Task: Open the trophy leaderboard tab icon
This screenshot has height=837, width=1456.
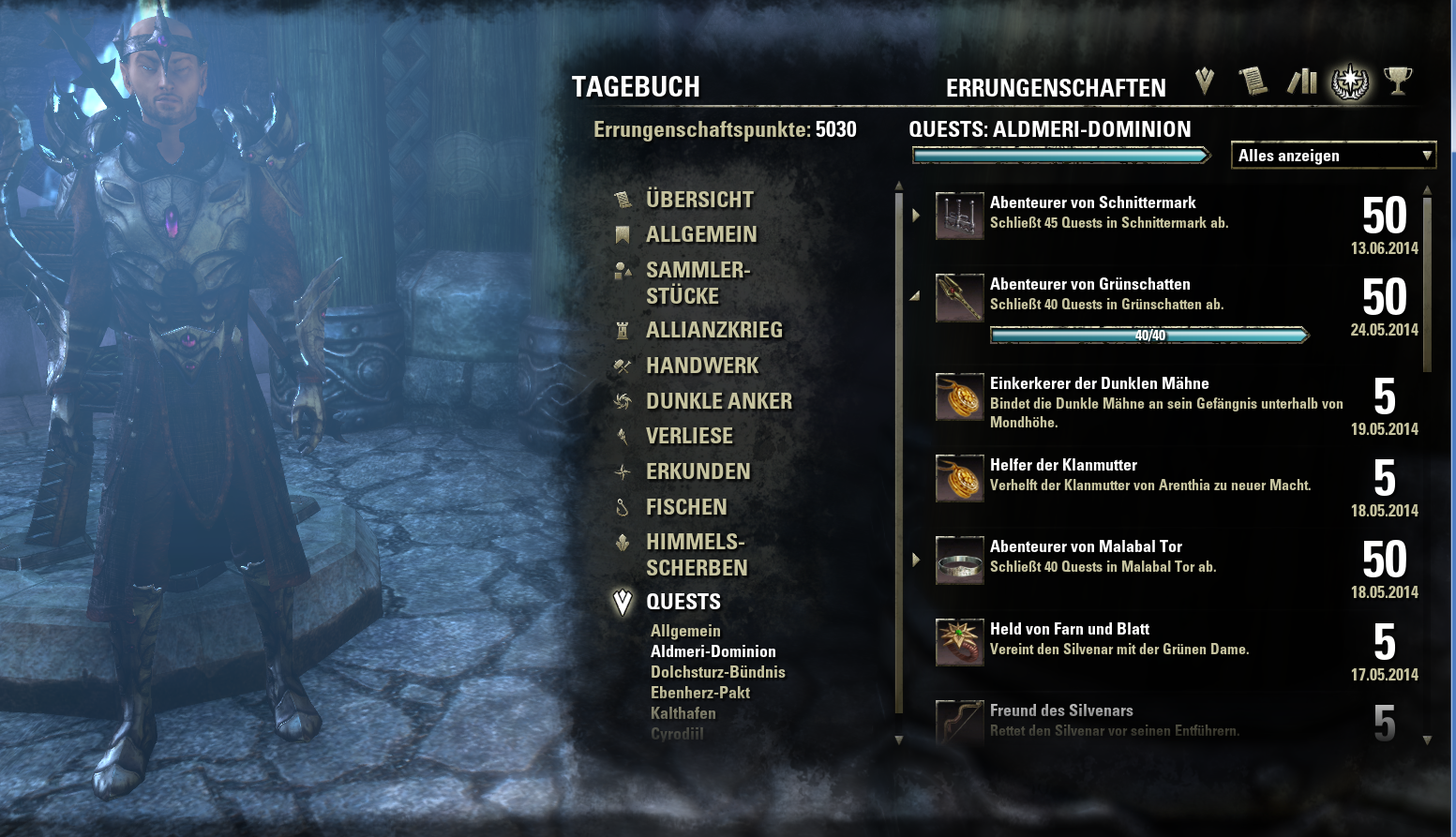Action: 1397,82
